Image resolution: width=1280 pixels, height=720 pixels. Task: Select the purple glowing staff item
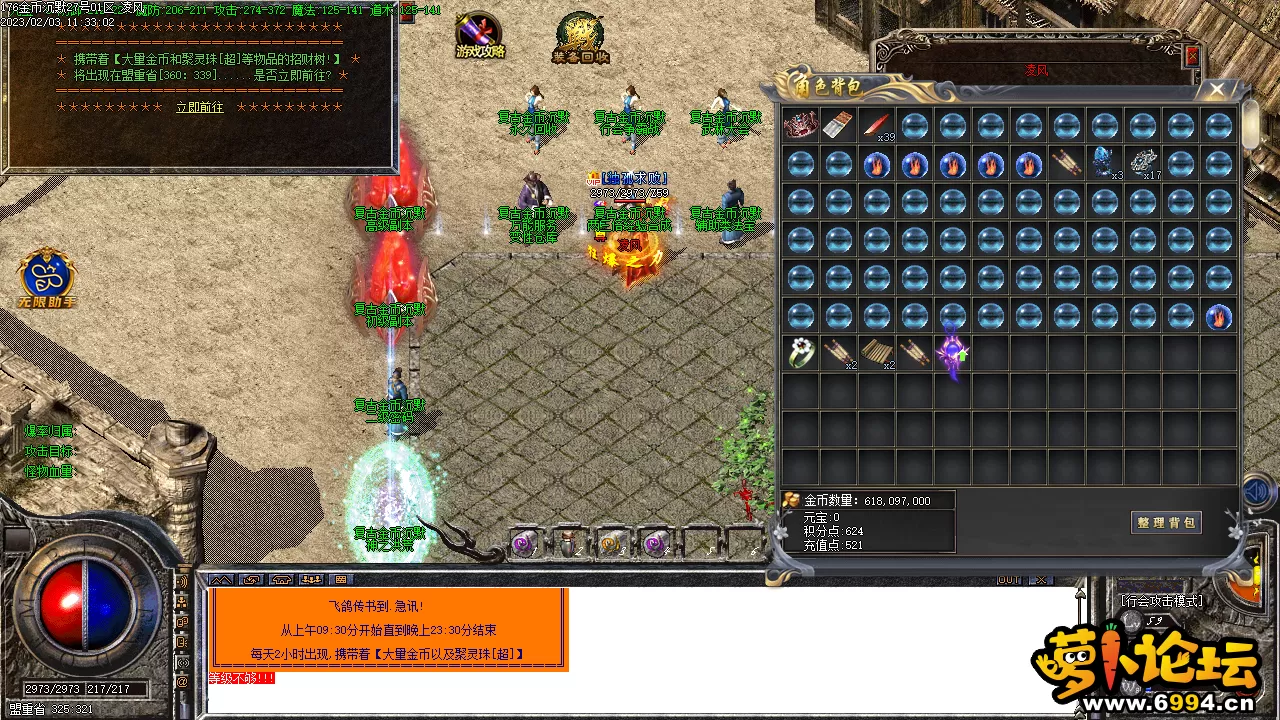point(952,352)
